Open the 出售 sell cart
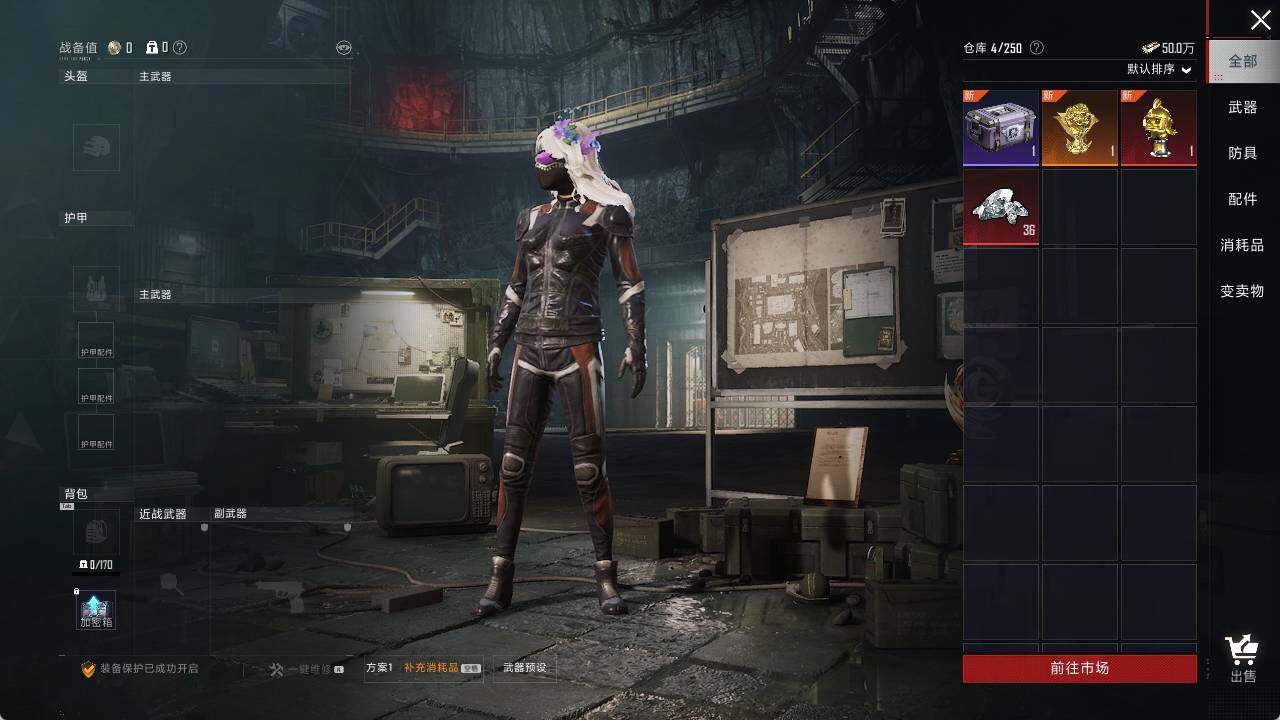 [x=1243, y=660]
